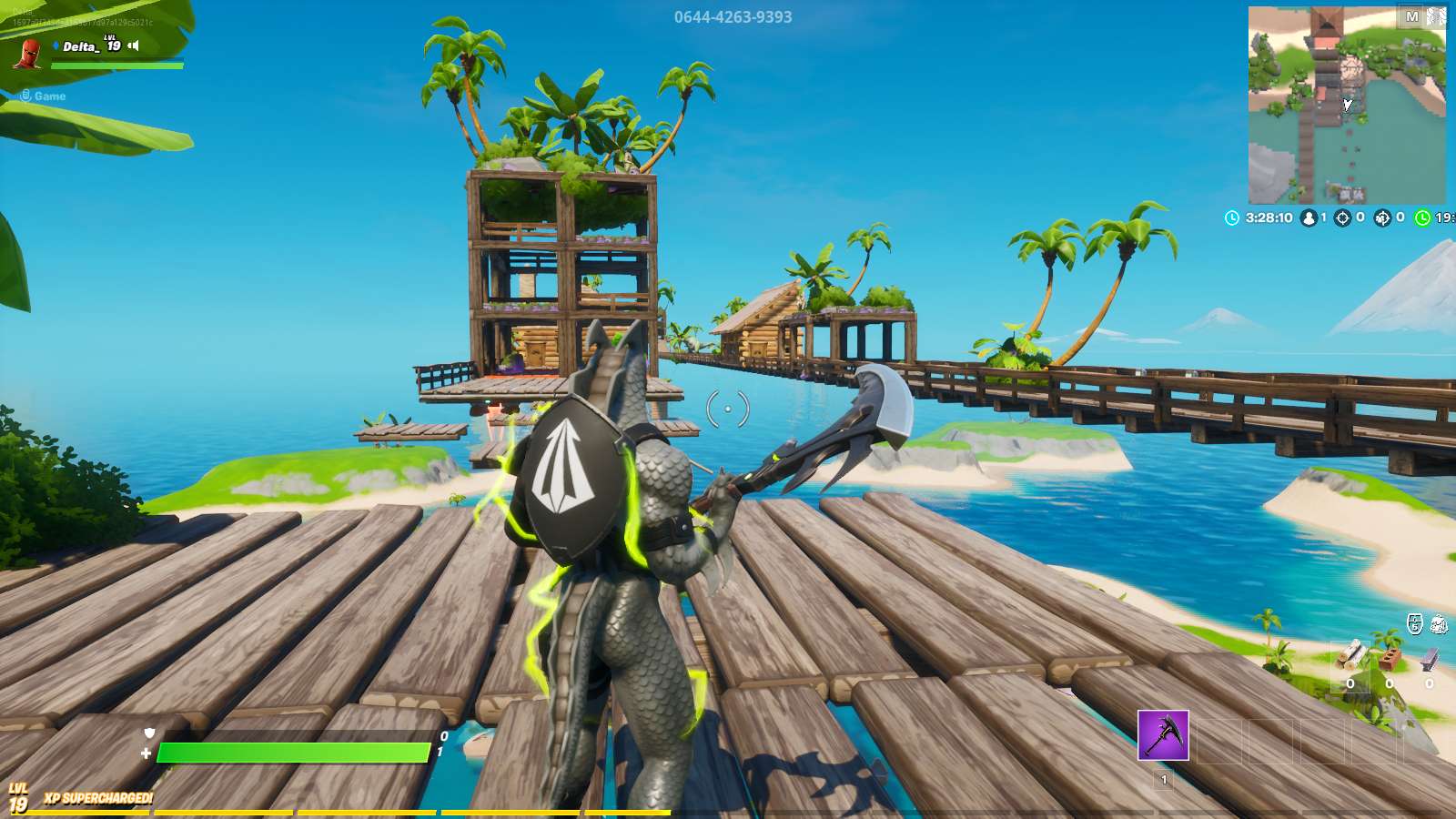Click the metal material icon
1456x819 pixels.
click(x=1431, y=658)
